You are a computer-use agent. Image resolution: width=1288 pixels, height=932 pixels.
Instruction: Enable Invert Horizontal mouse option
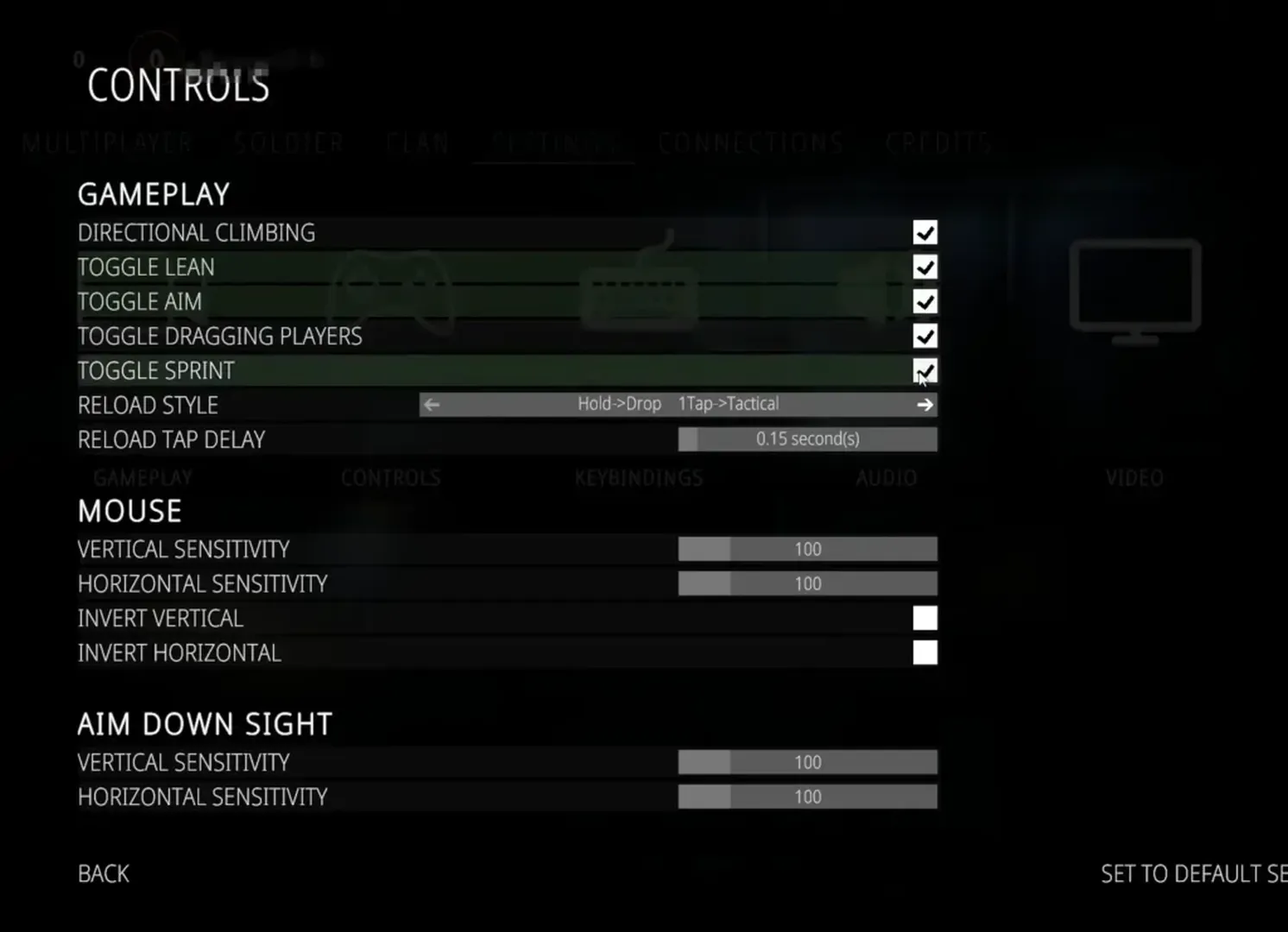coord(925,652)
